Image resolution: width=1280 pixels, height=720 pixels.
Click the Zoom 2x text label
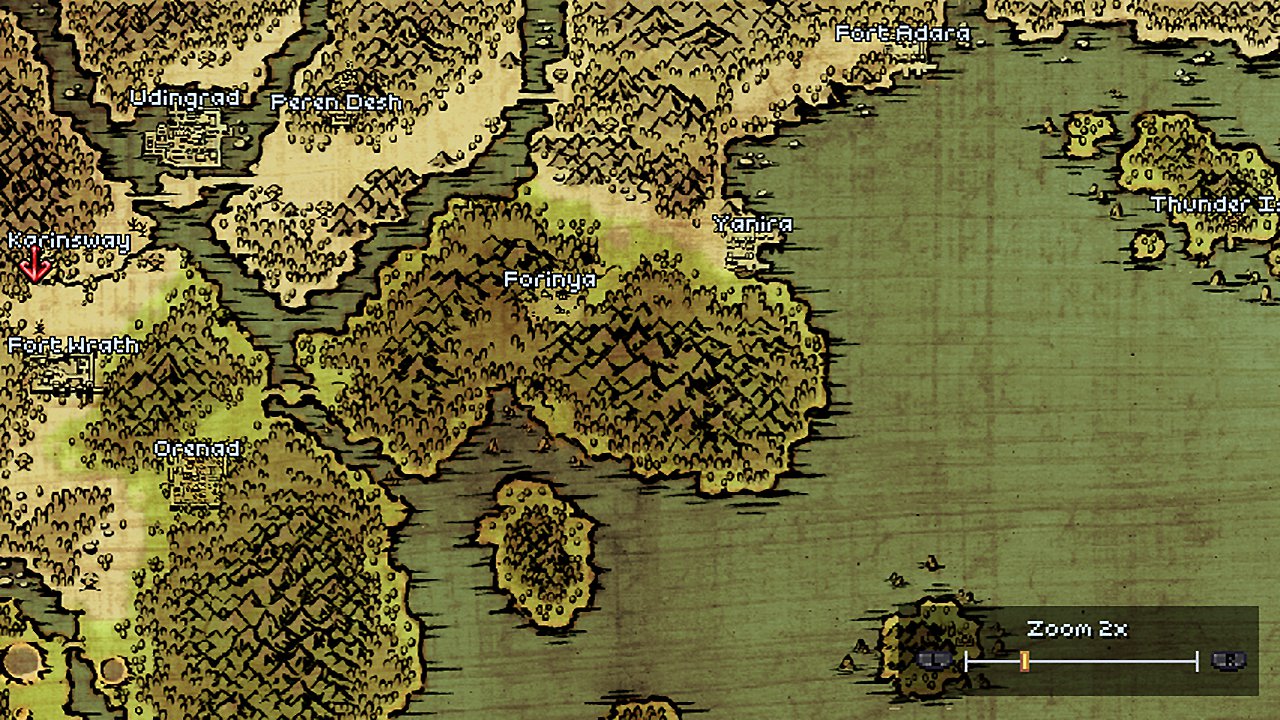(x=1078, y=630)
